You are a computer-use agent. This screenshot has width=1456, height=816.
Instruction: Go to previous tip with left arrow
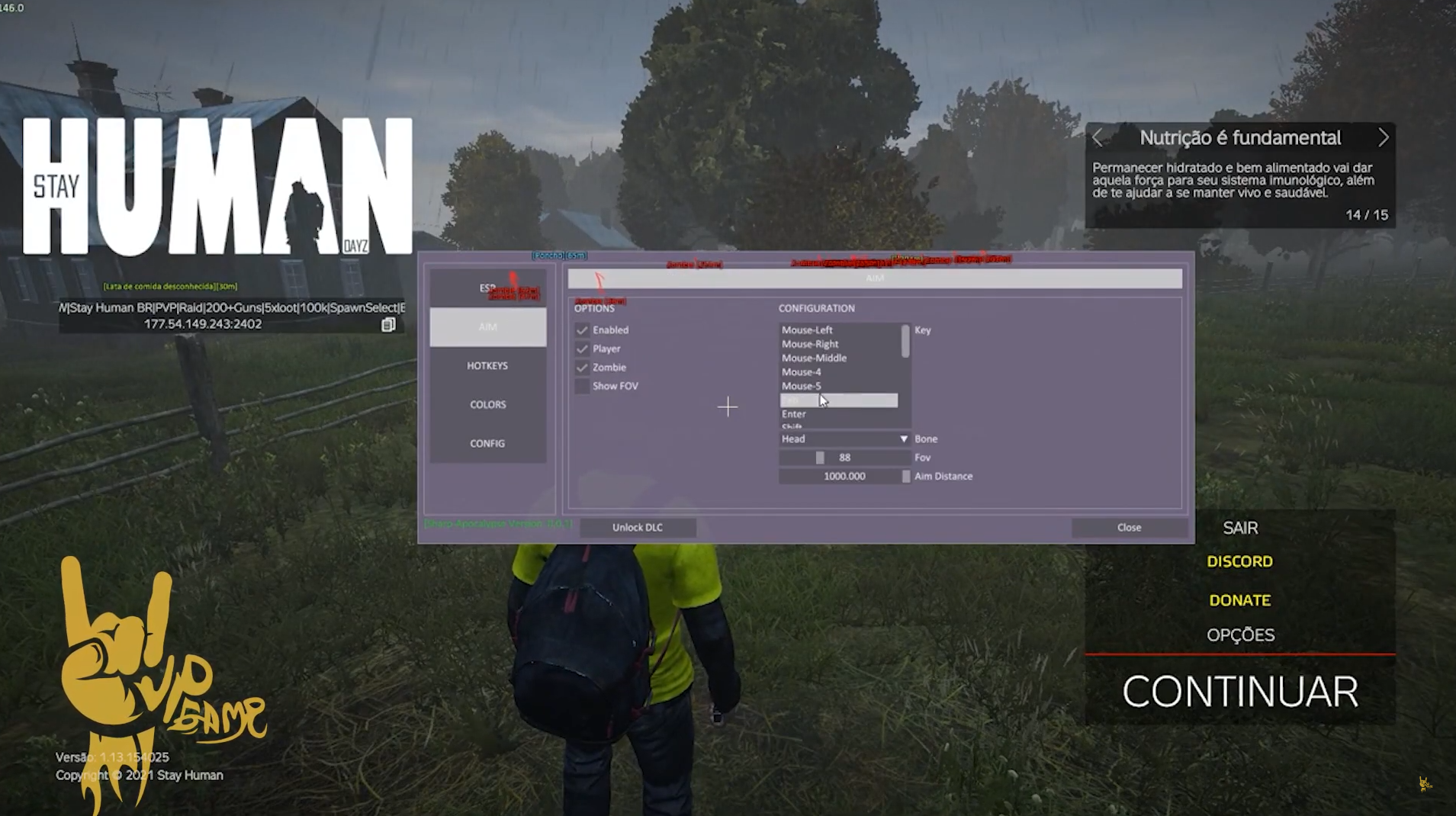click(x=1098, y=137)
